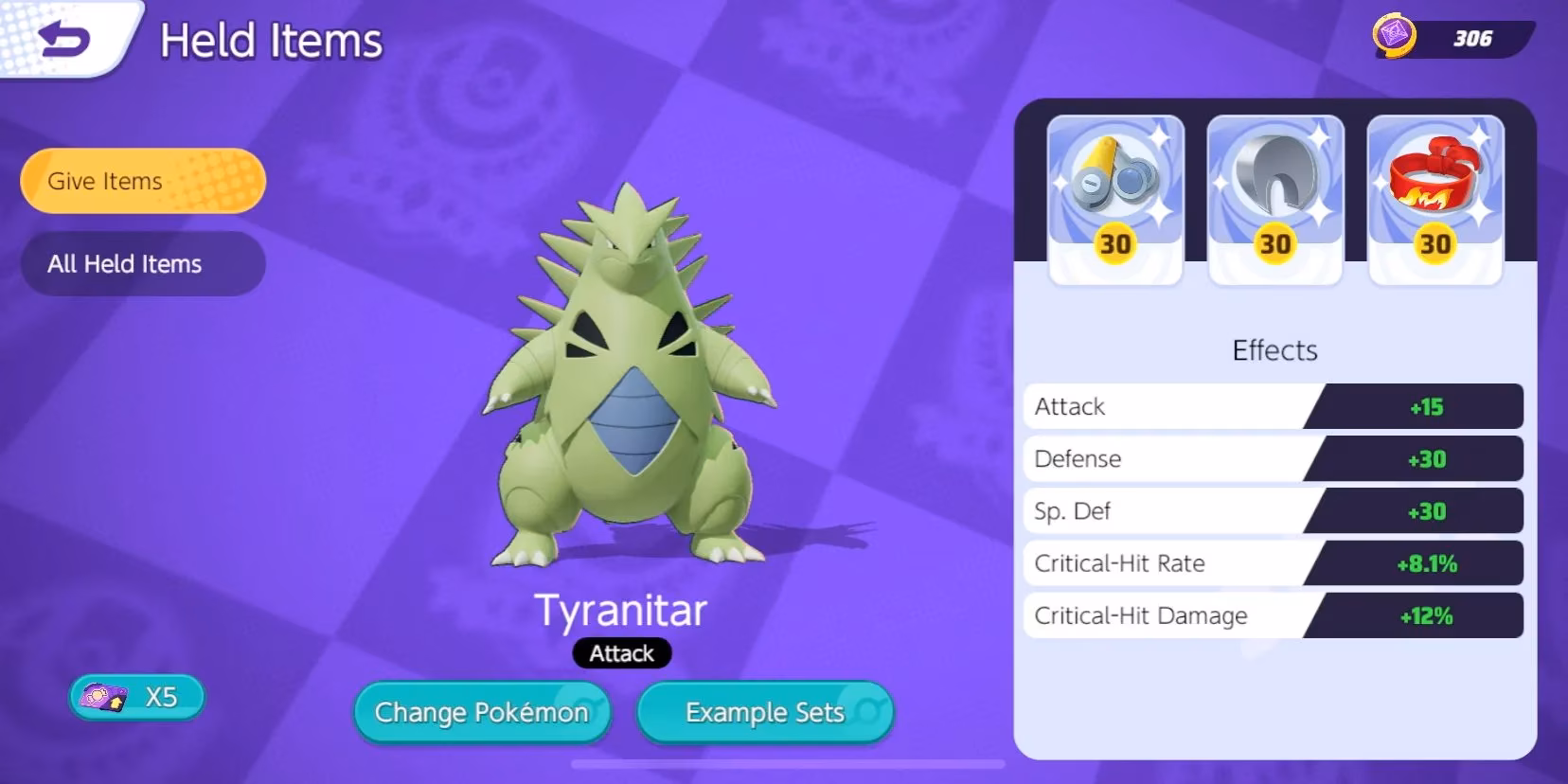This screenshot has width=1568, height=784.
Task: Click the Attack role label under Tyranitar
Action: pyautogui.click(x=622, y=653)
